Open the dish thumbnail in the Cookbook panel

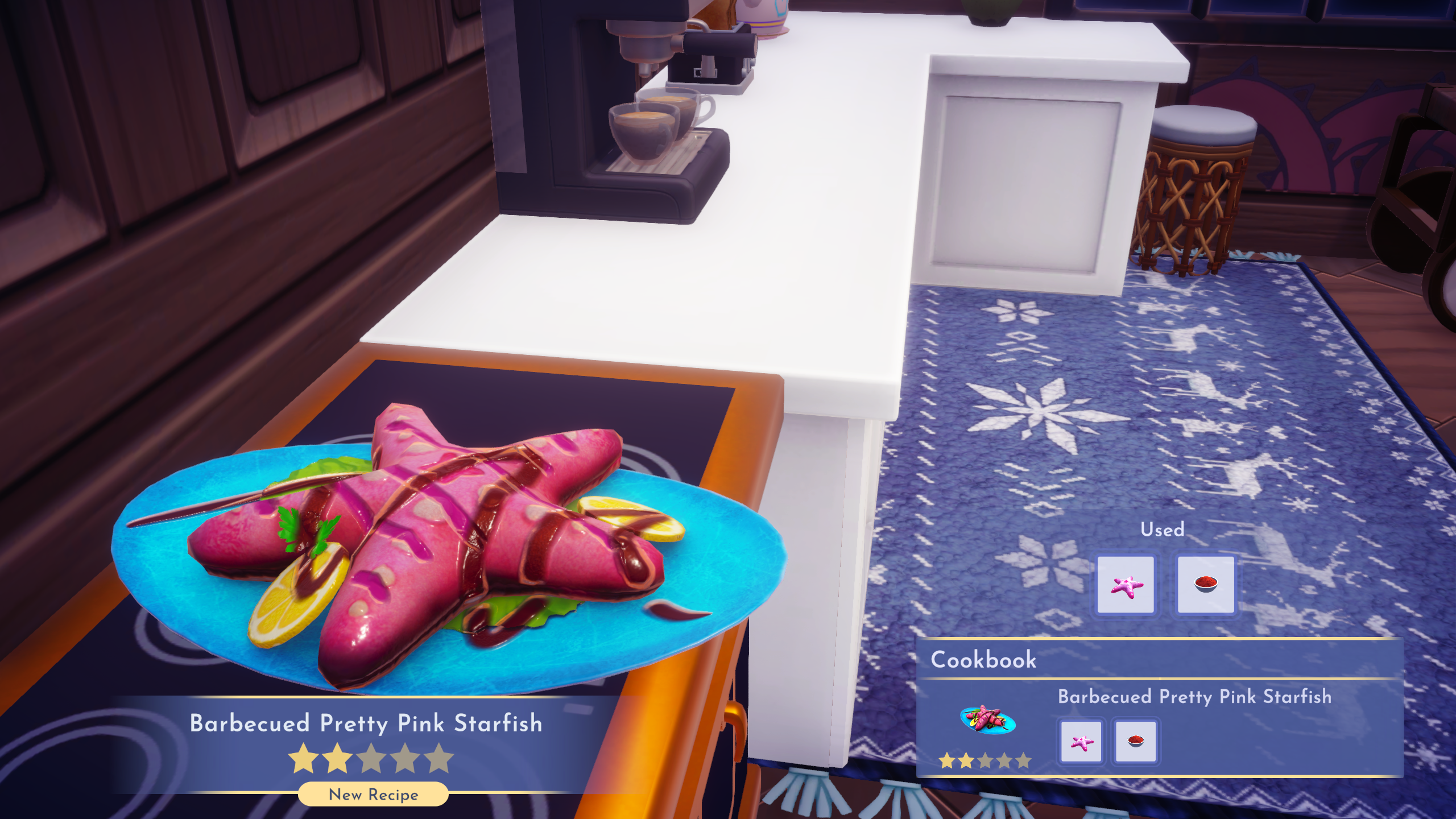pyautogui.click(x=987, y=719)
